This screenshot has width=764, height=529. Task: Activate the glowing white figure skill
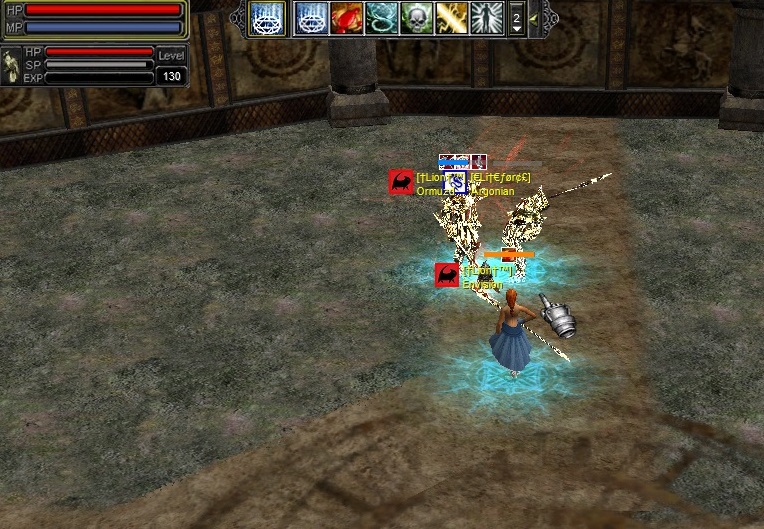[486, 18]
